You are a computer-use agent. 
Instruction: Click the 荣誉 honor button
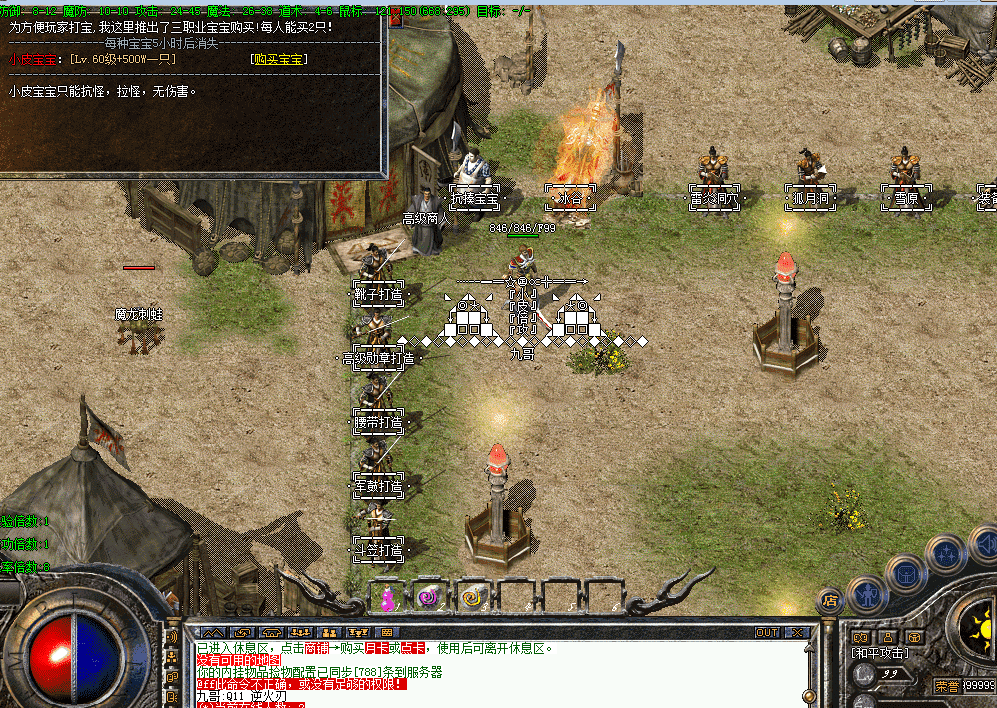[x=947, y=686]
